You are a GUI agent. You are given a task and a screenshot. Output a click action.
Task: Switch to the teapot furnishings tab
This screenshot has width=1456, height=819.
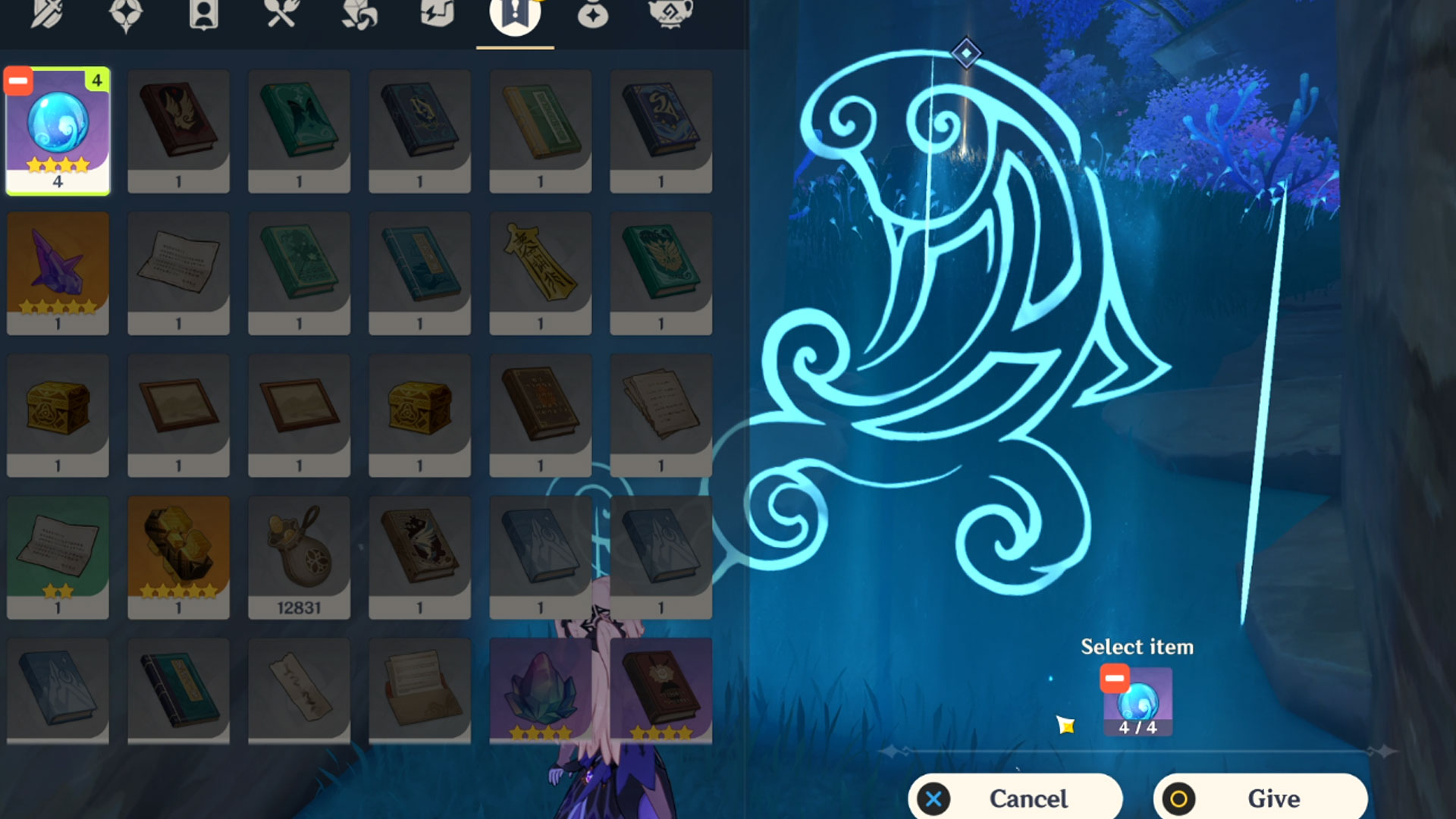click(670, 15)
